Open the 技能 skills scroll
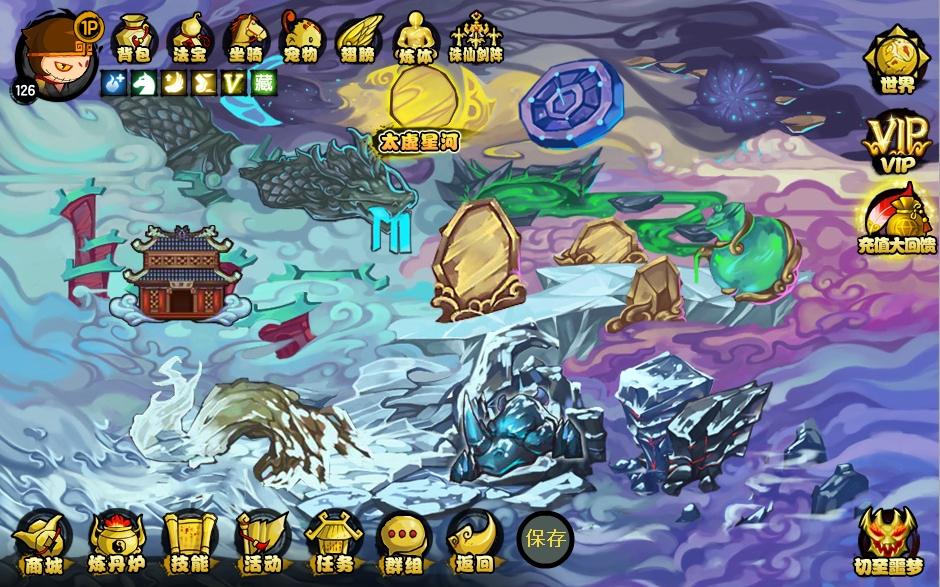940x587 pixels. [x=190, y=542]
